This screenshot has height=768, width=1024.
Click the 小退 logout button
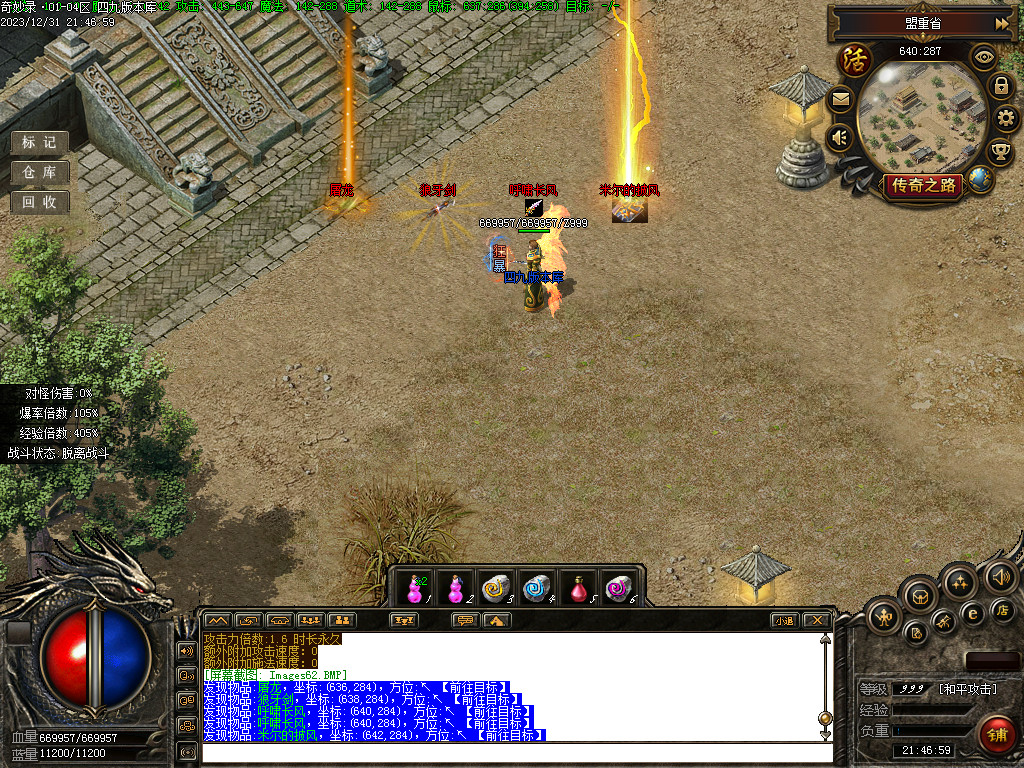pyautogui.click(x=784, y=620)
